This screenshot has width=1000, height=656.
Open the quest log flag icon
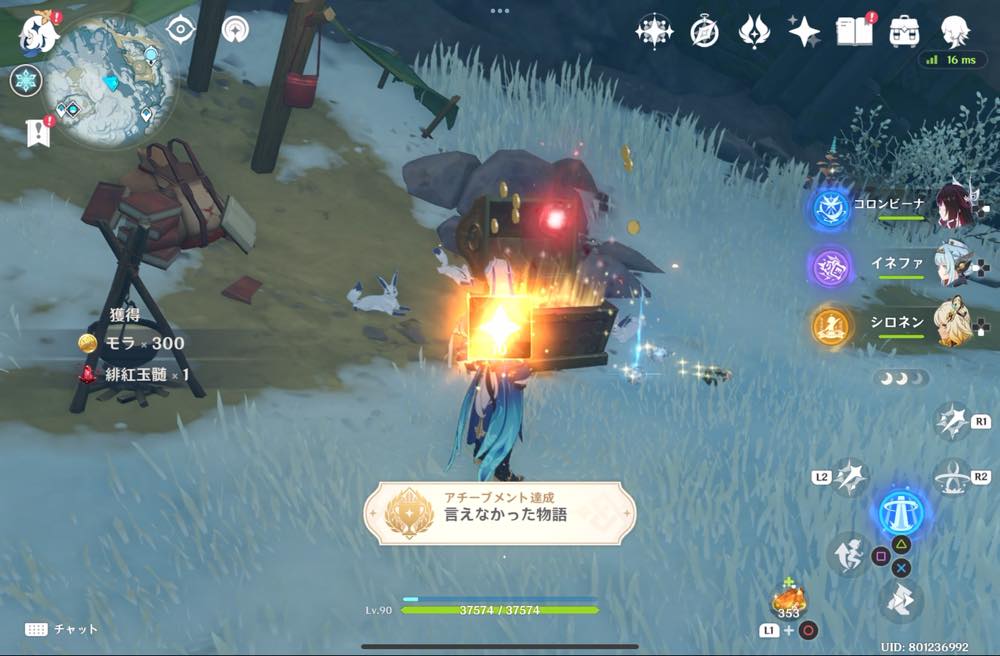click(38, 132)
